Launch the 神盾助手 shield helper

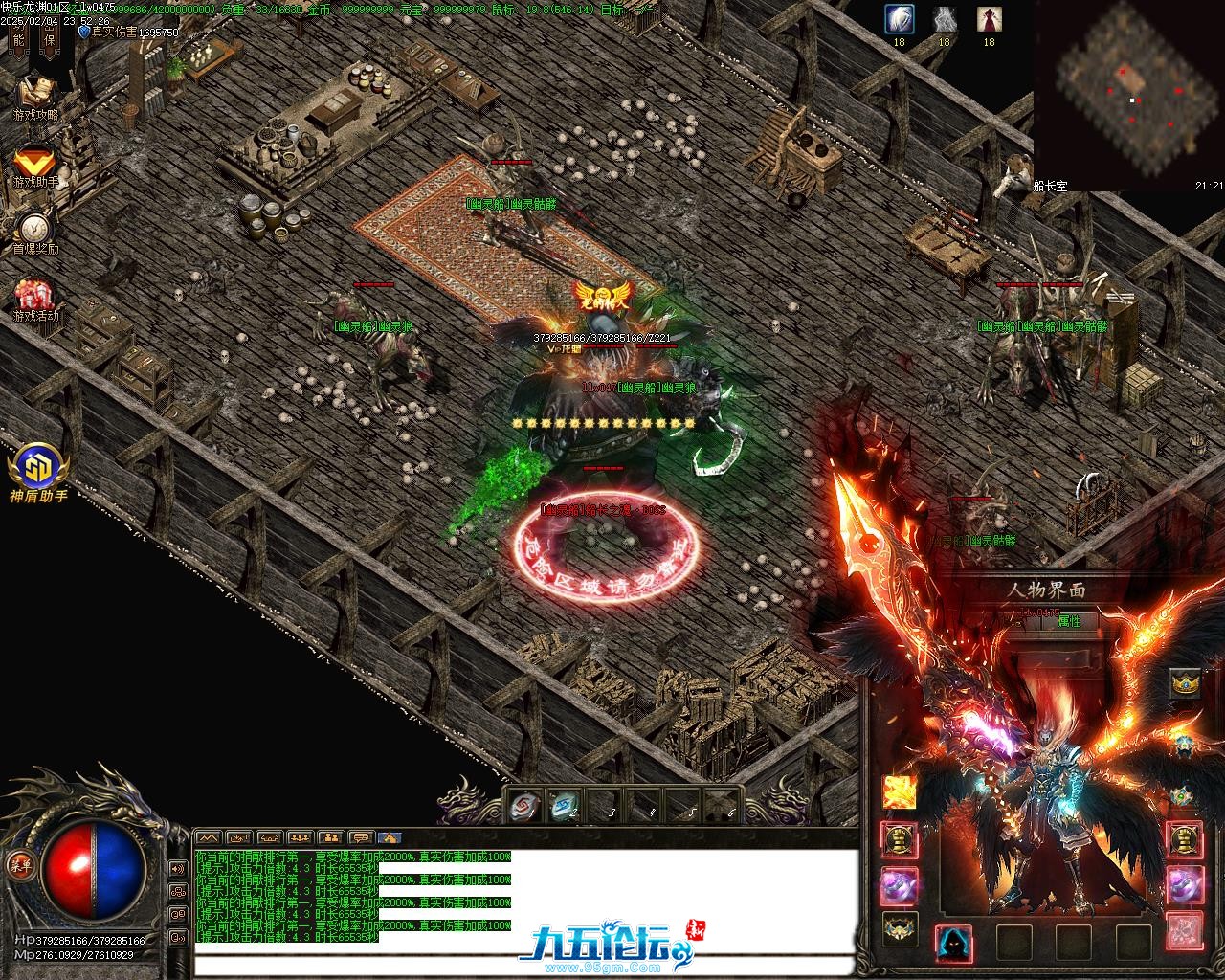(38, 469)
